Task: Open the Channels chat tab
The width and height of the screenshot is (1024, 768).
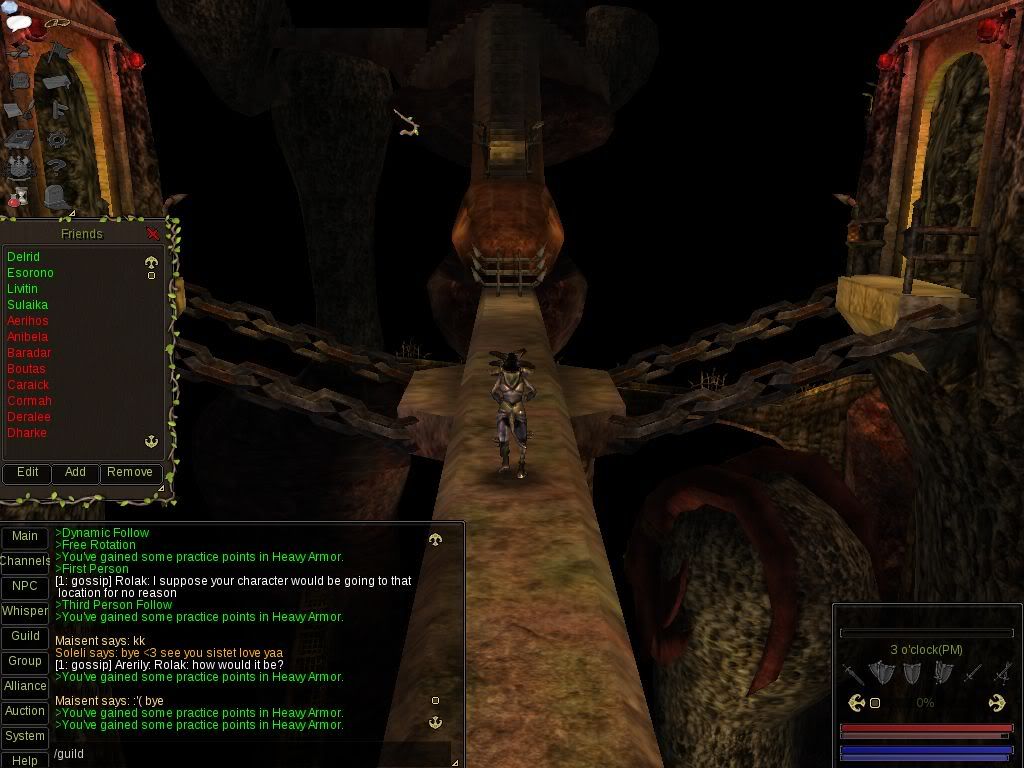Action: 25,562
